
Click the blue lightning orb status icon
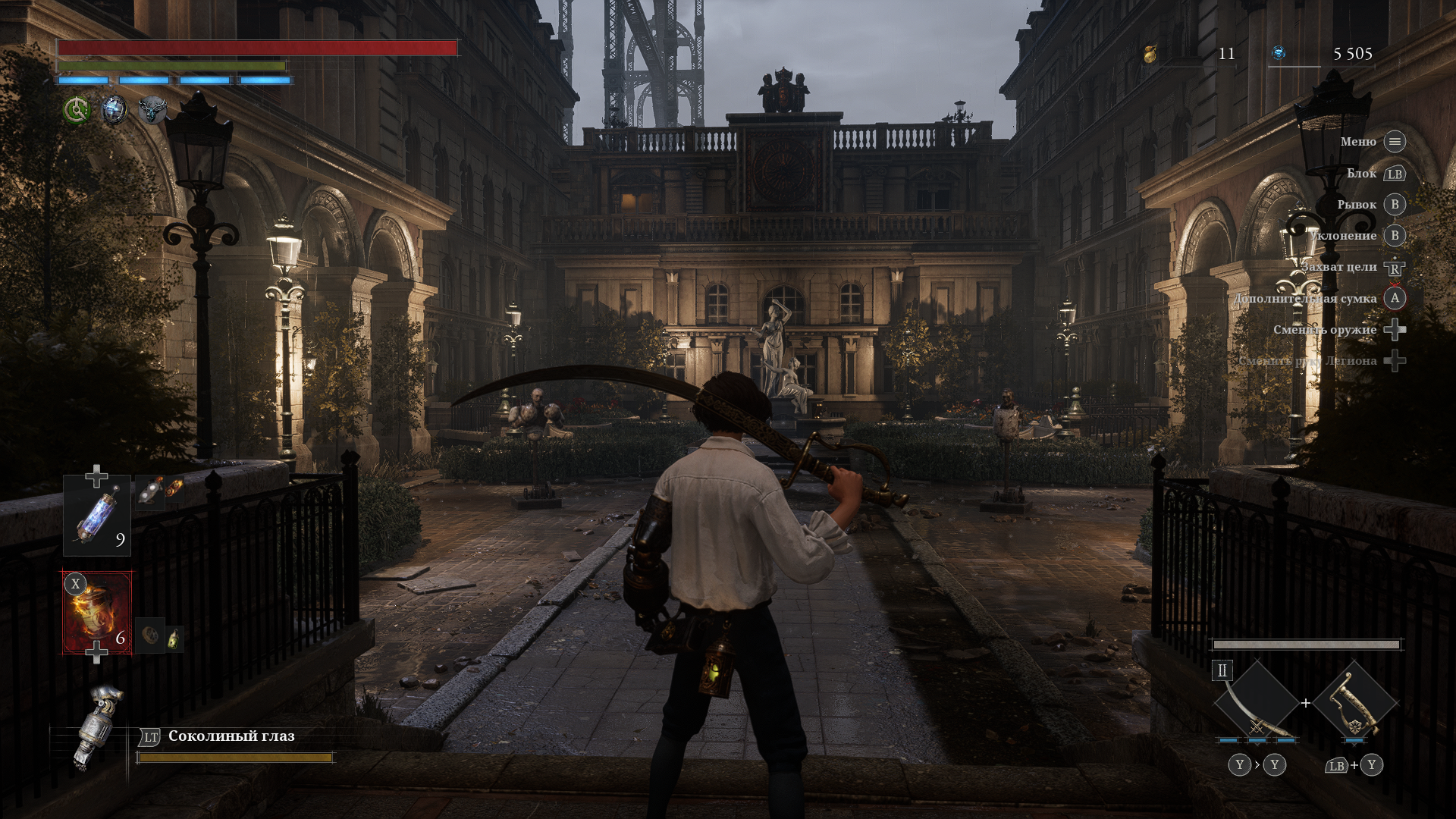pos(115,111)
